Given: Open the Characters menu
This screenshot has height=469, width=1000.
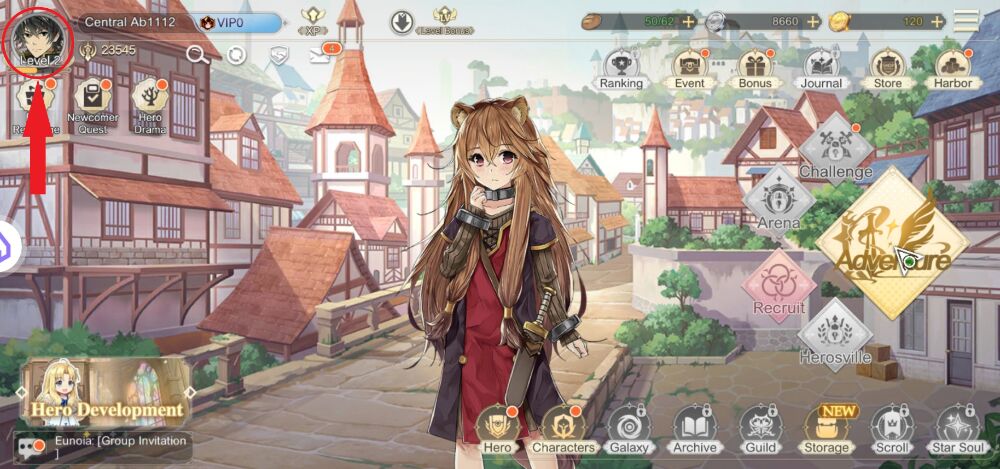Looking at the screenshot, I should pyautogui.click(x=564, y=429).
